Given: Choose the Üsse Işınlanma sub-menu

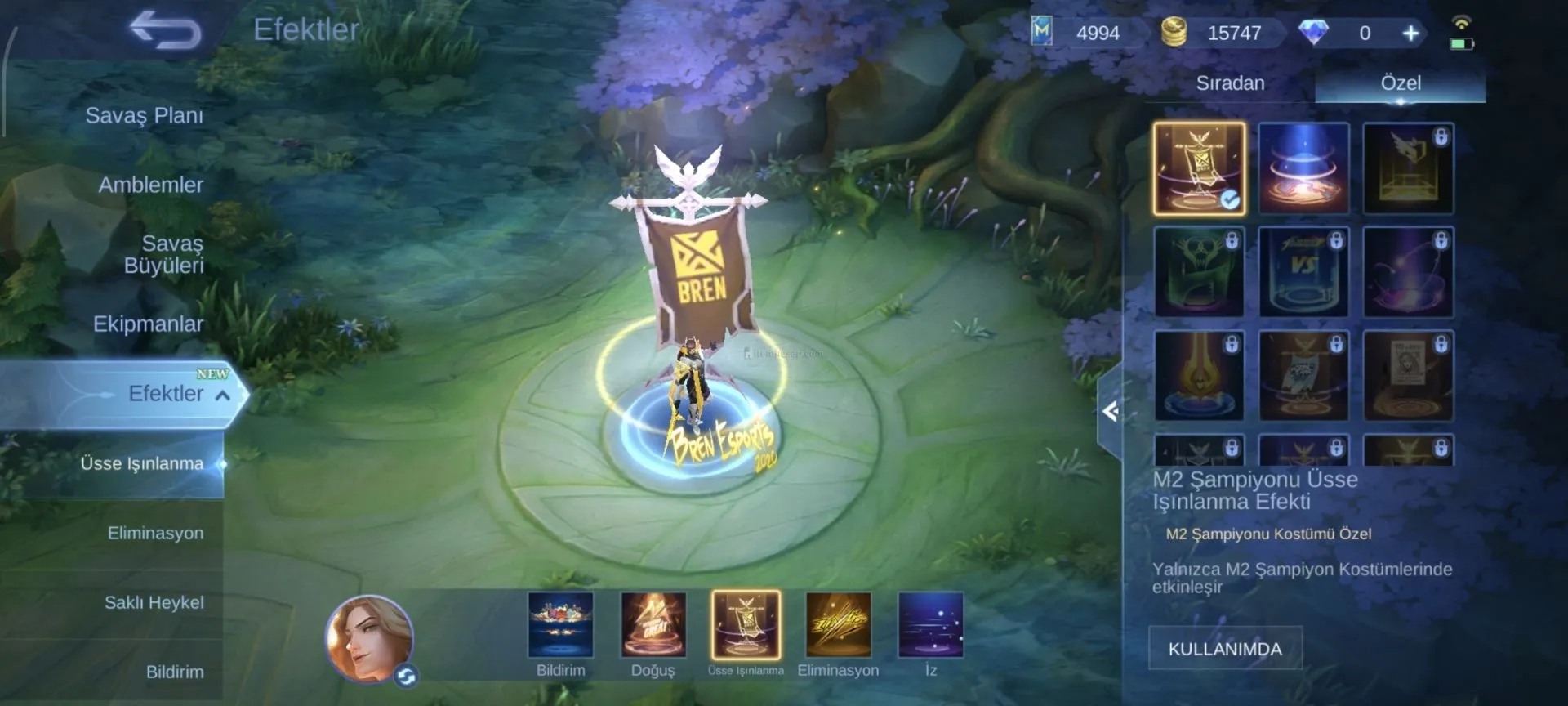Looking at the screenshot, I should click(141, 464).
